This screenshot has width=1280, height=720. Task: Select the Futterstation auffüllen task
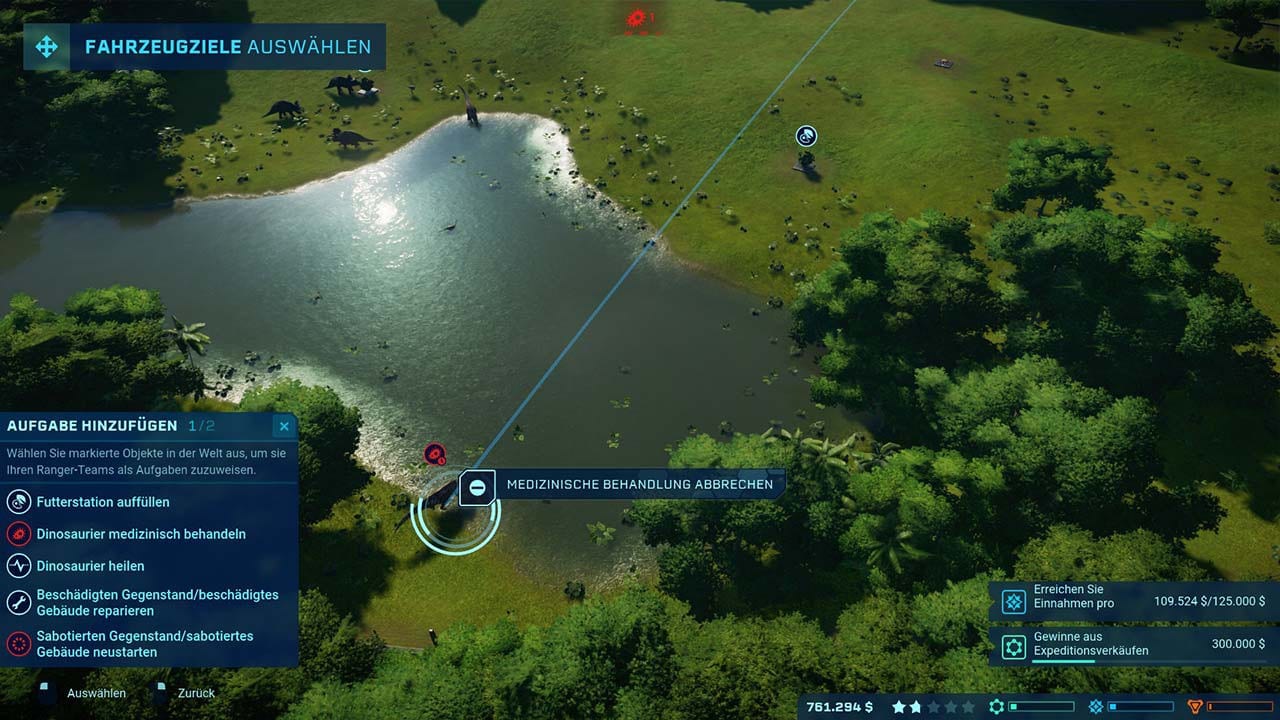coord(102,502)
